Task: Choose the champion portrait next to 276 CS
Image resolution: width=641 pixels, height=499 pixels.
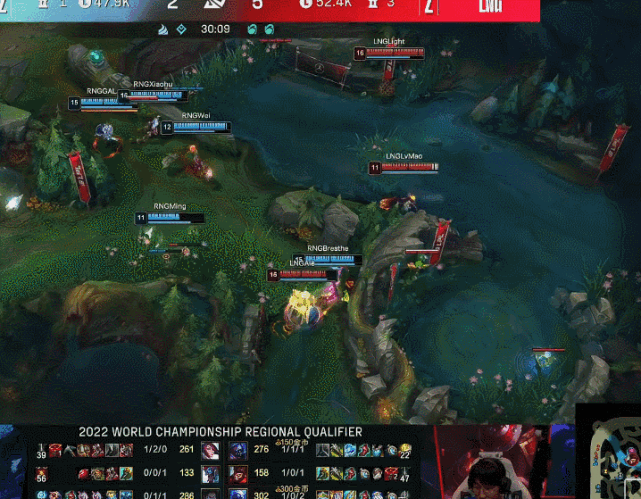Action: 238,451
